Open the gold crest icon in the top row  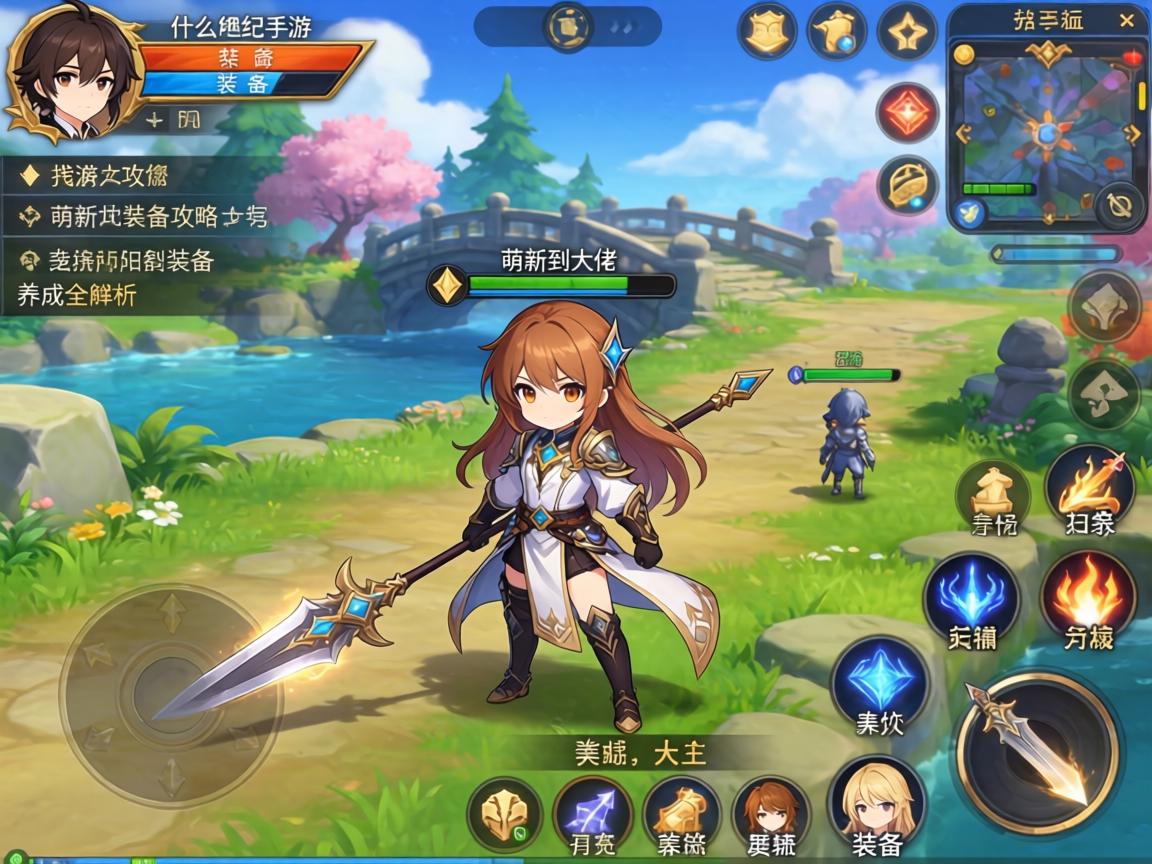(x=767, y=32)
